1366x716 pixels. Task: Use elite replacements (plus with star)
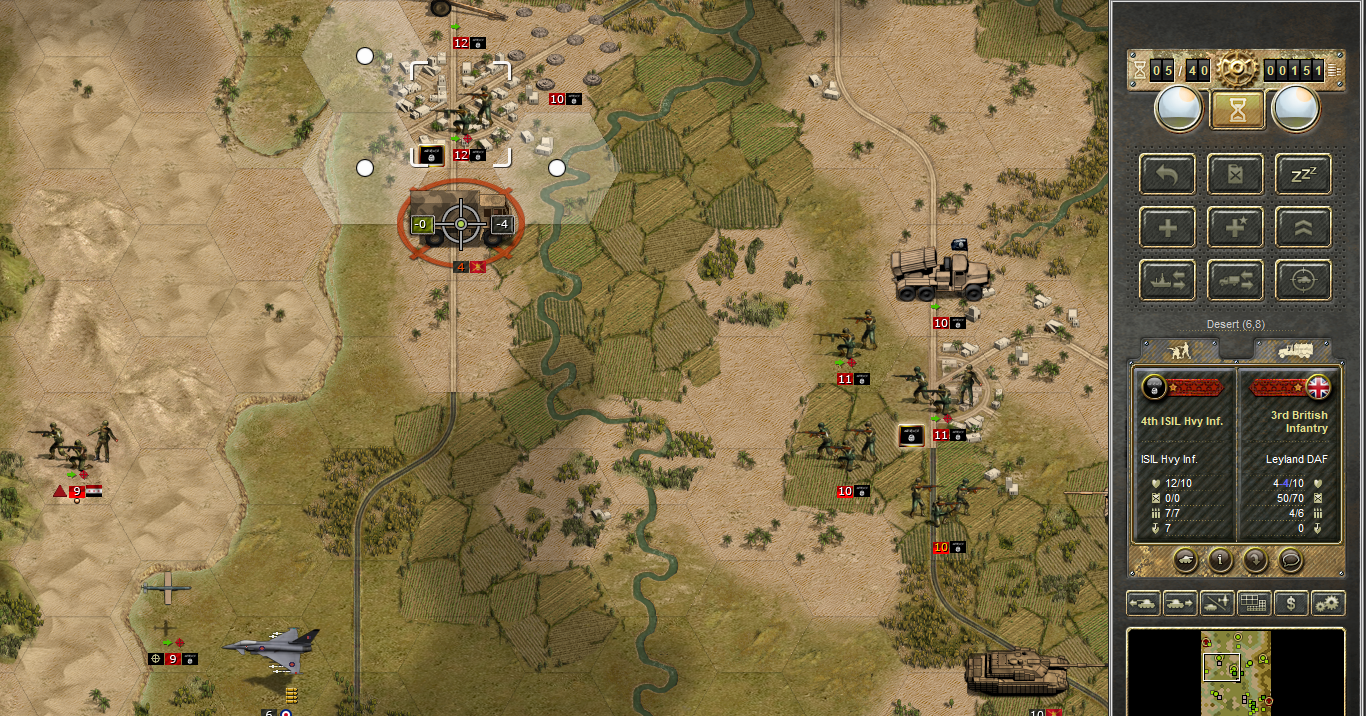(x=1235, y=227)
